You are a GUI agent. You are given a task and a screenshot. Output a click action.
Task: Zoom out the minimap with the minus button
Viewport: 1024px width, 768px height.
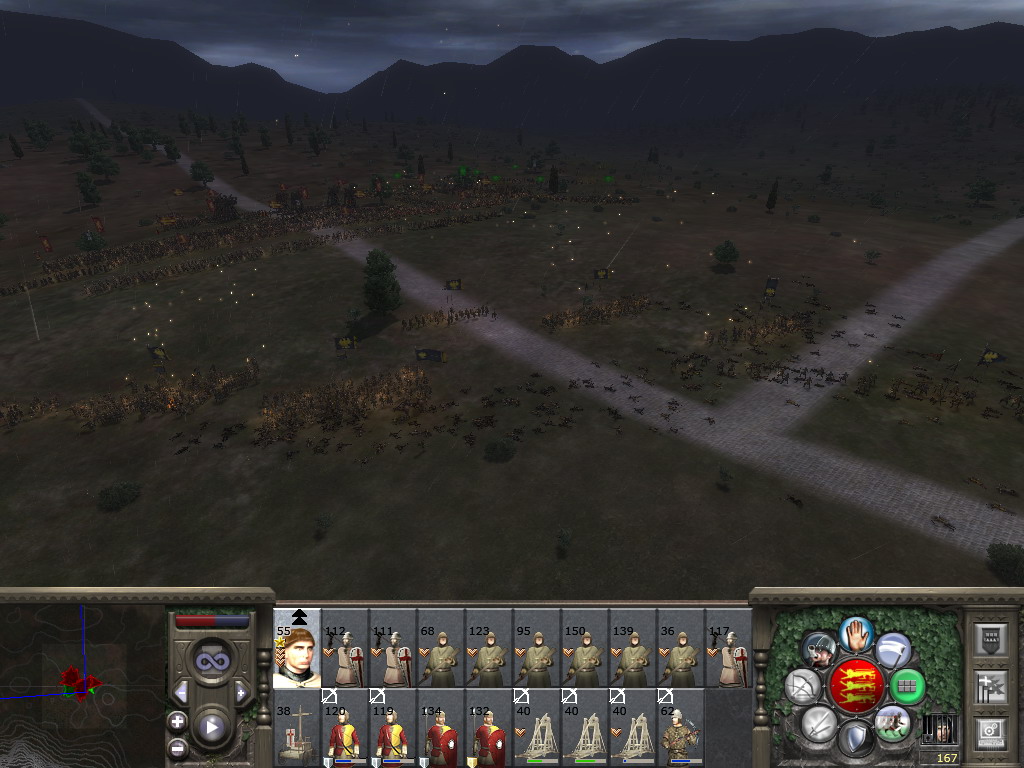(178, 747)
